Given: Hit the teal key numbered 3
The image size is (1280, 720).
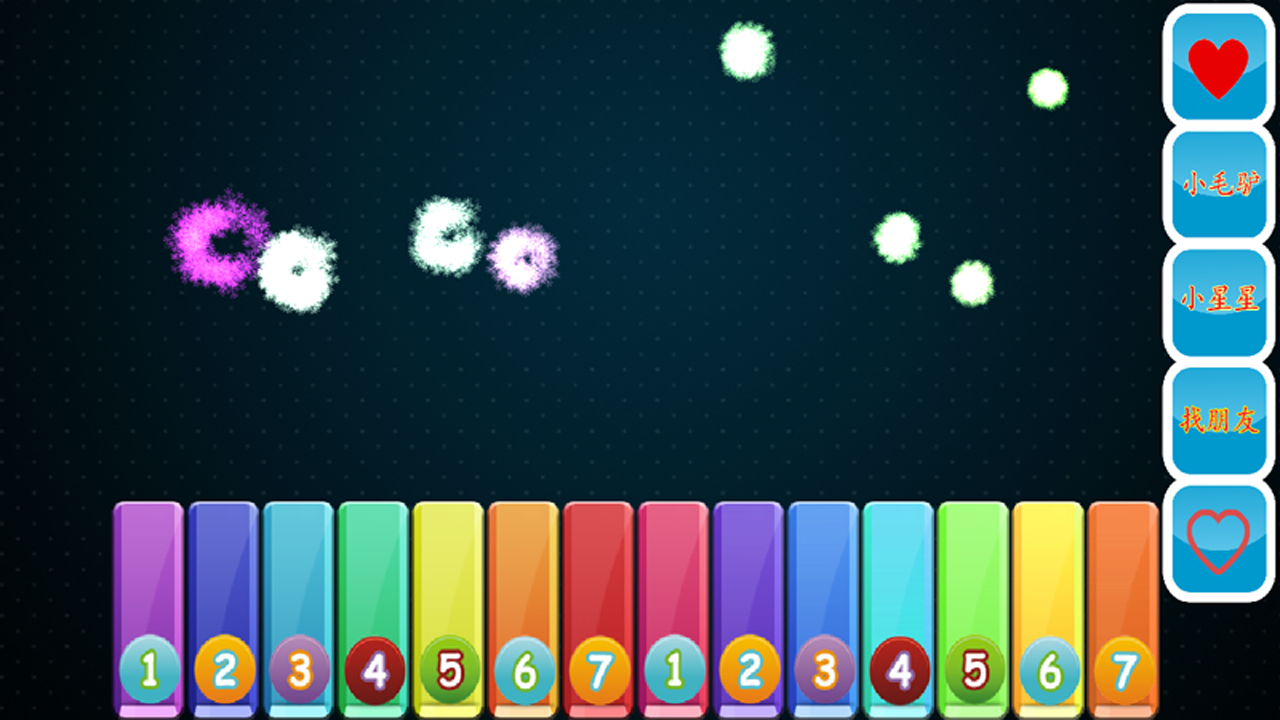Looking at the screenshot, I should (x=299, y=600).
